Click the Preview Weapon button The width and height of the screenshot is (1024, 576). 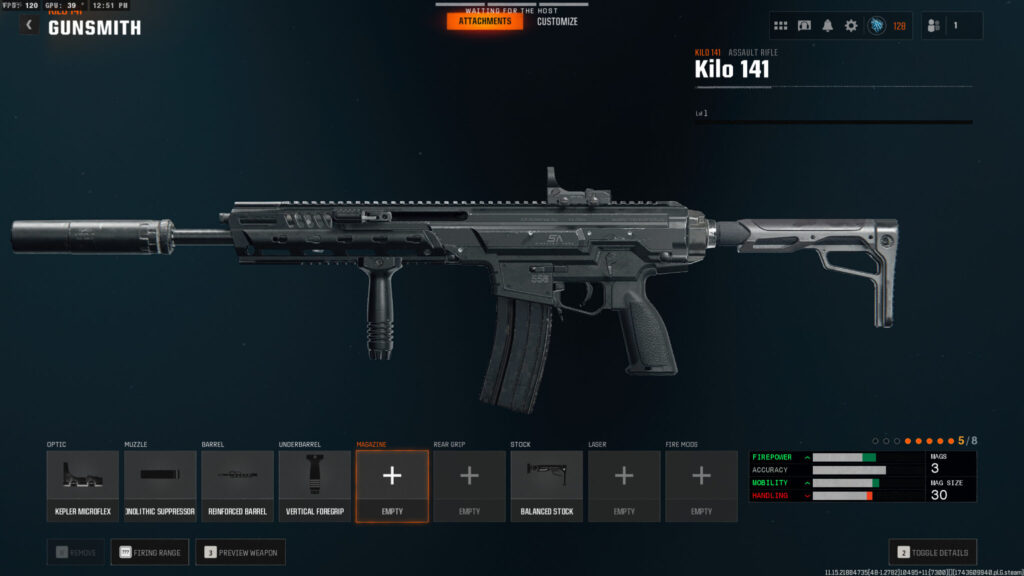point(240,552)
